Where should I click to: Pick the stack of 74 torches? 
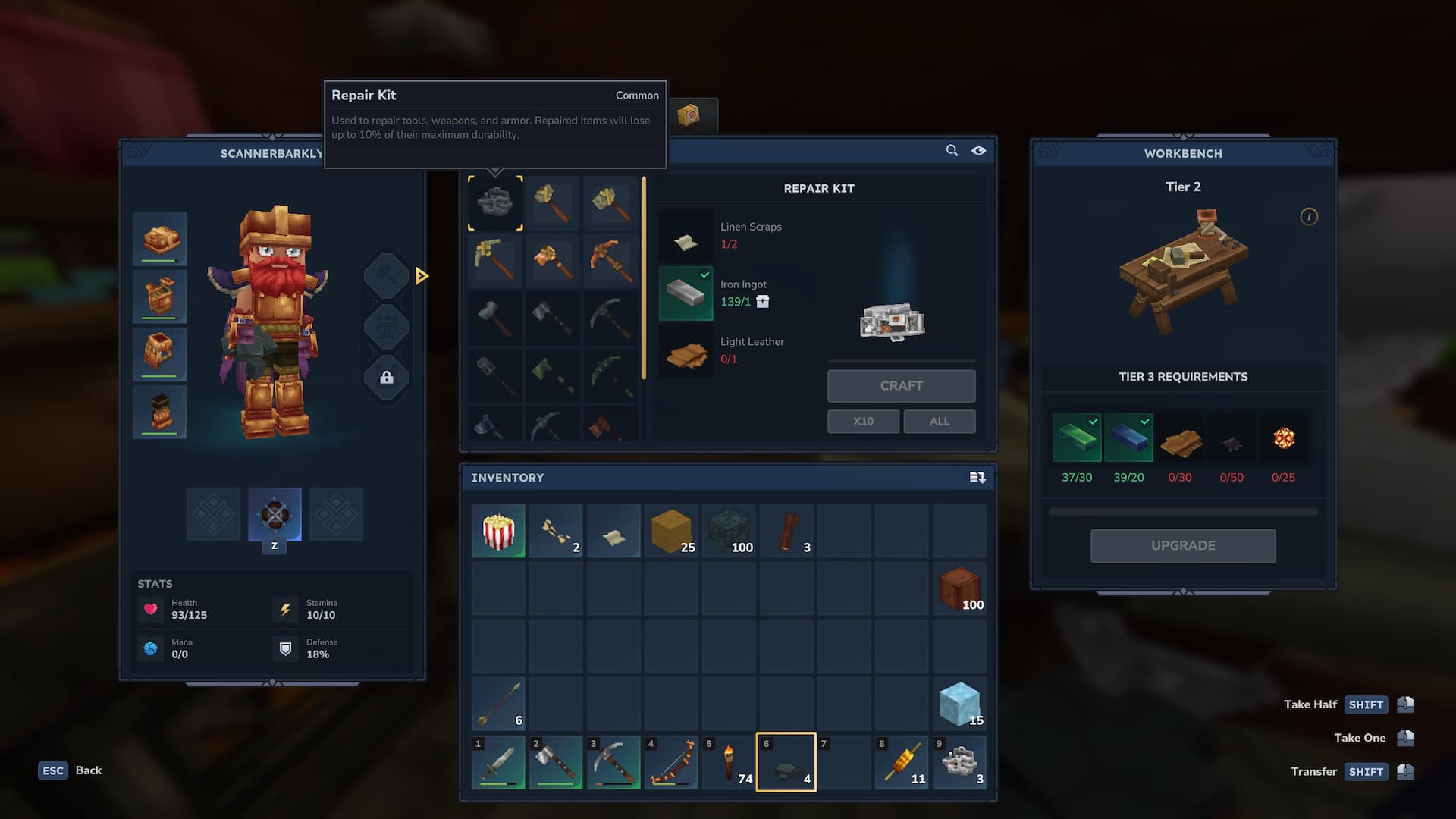729,762
